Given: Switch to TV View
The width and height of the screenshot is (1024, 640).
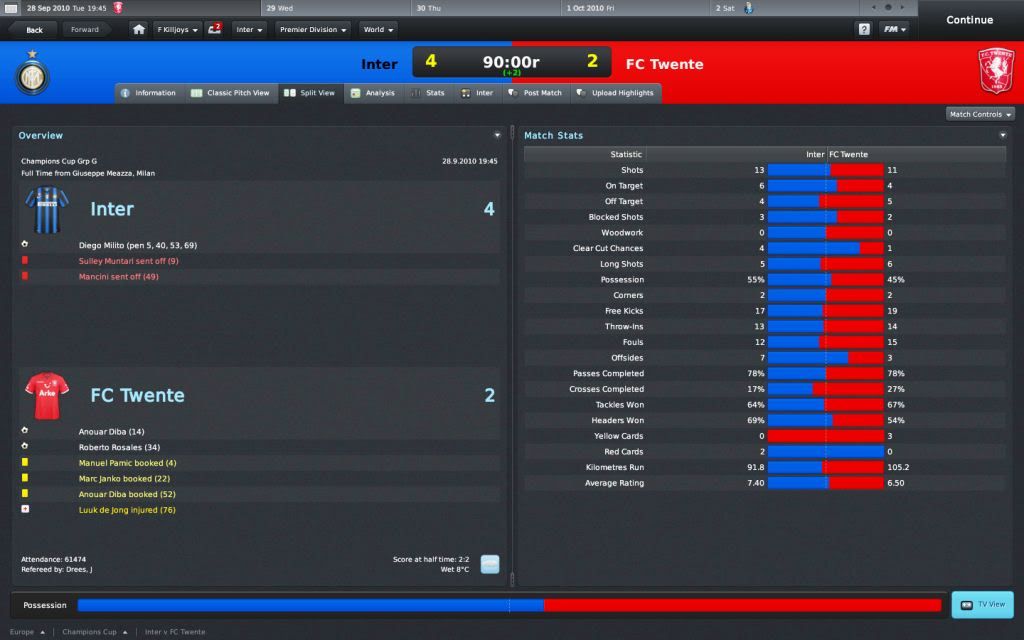Looking at the screenshot, I should coord(982,605).
